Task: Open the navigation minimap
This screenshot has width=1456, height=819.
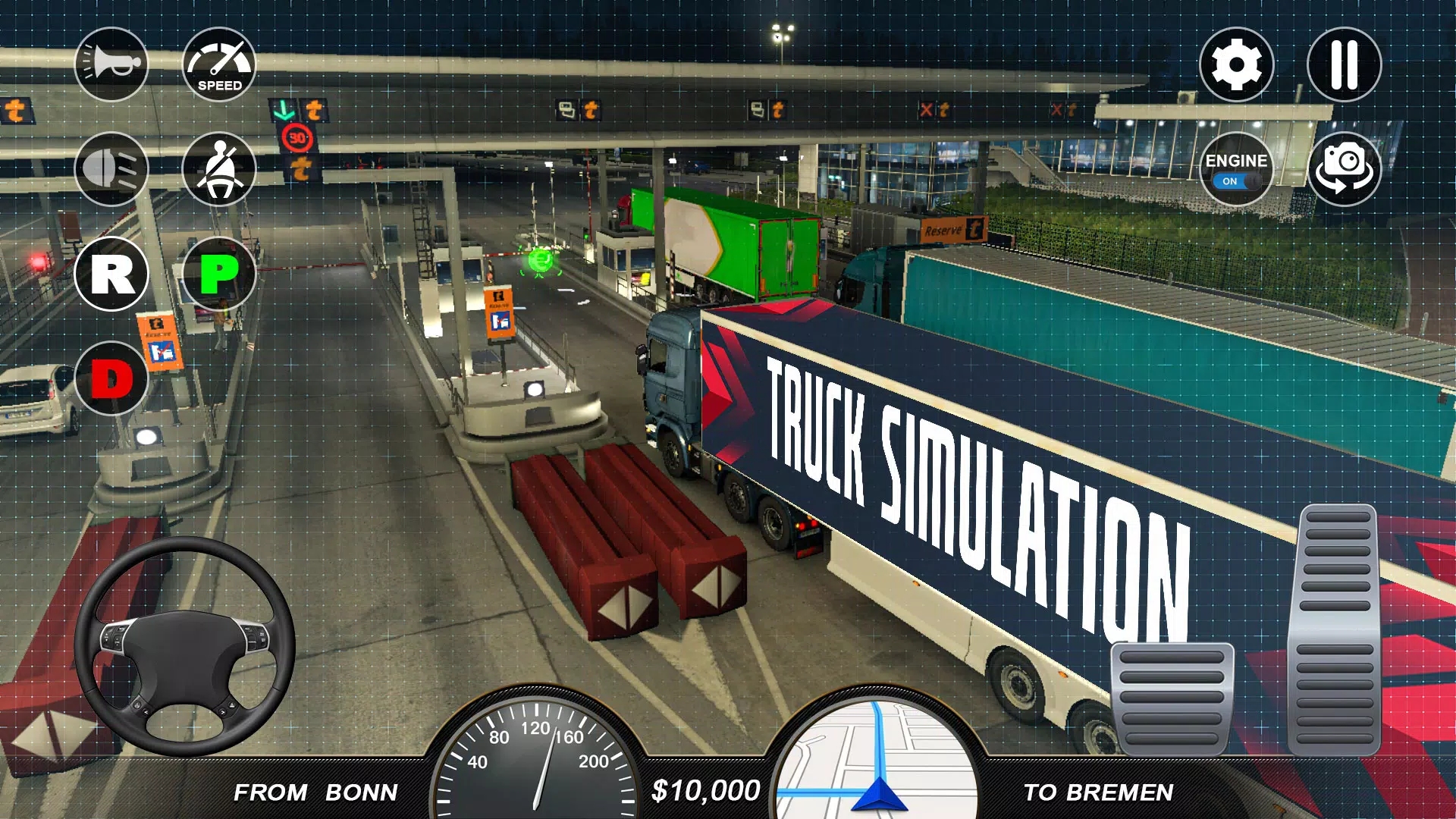Action: tap(877, 758)
